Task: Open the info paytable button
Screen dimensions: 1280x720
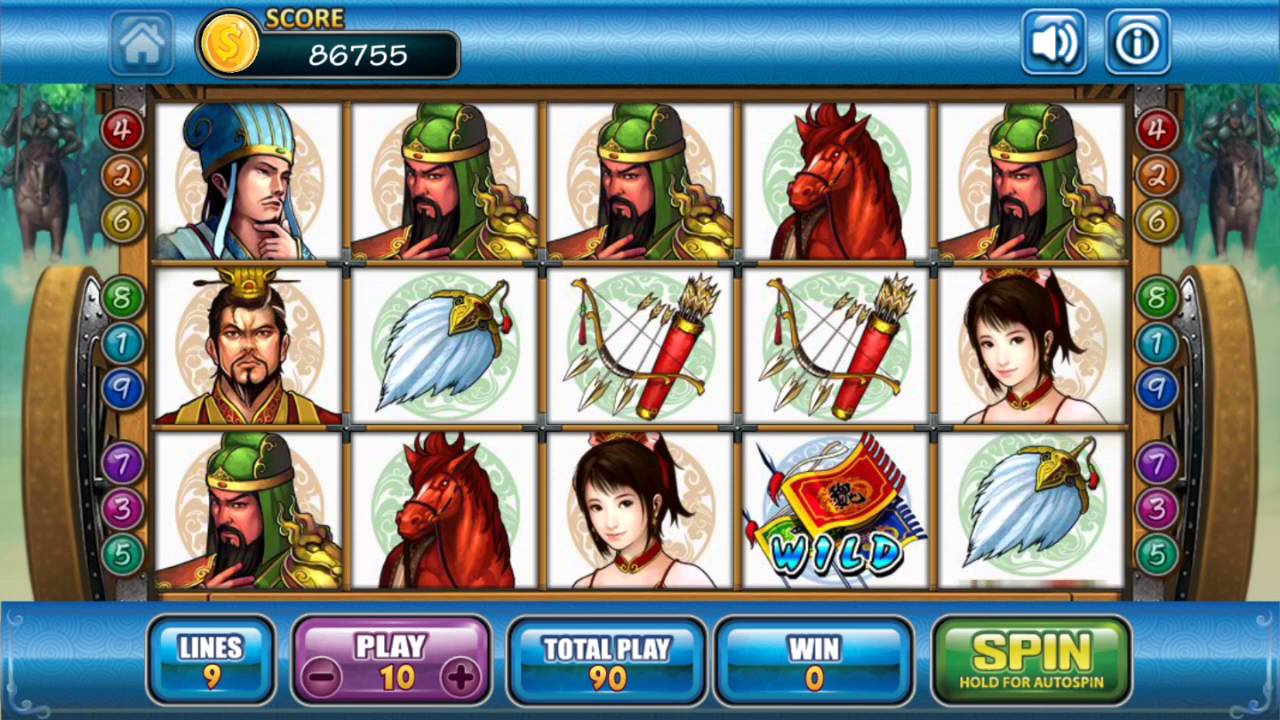Action: click(1137, 43)
